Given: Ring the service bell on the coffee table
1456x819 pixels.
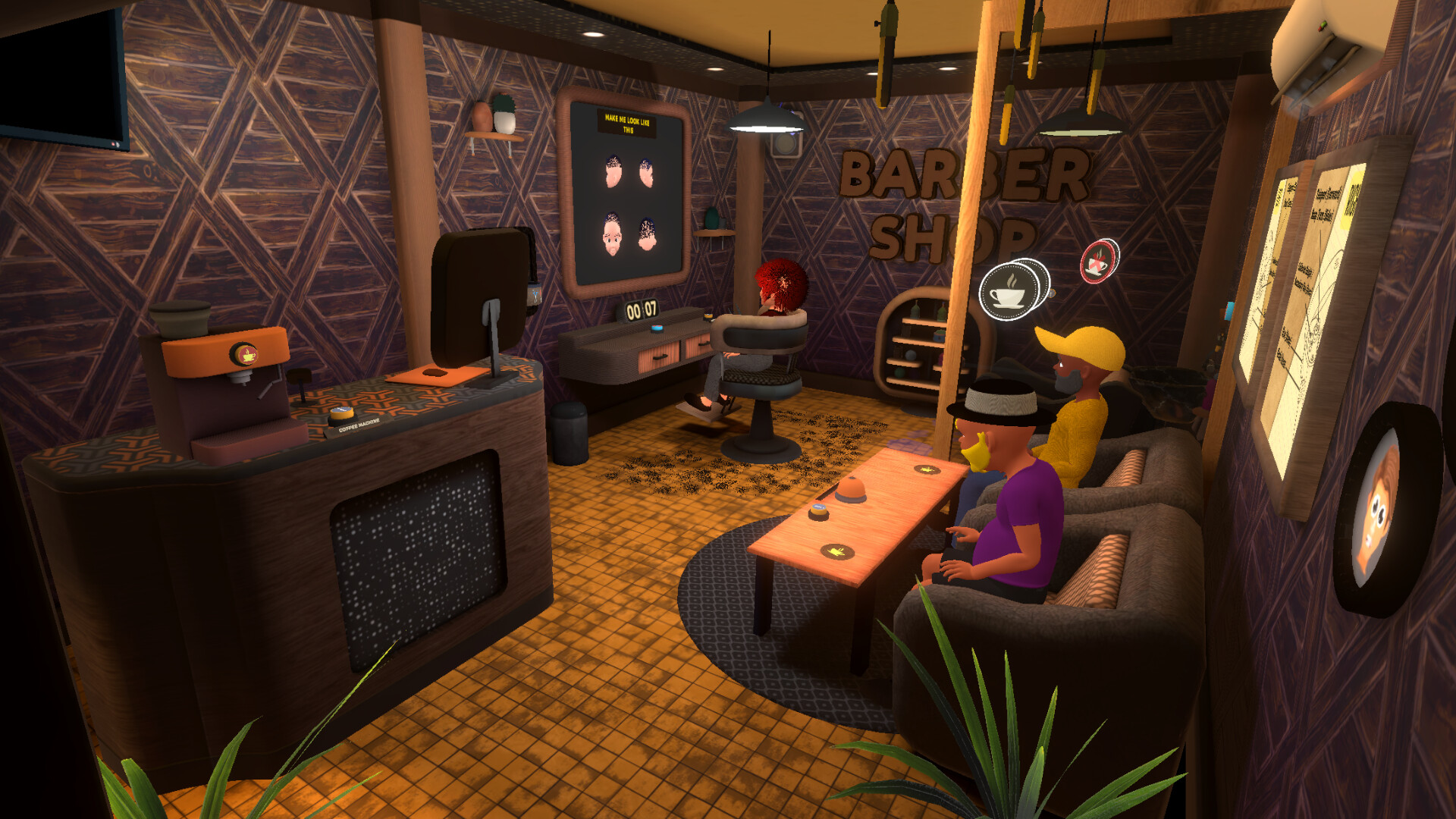Looking at the screenshot, I should [850, 491].
